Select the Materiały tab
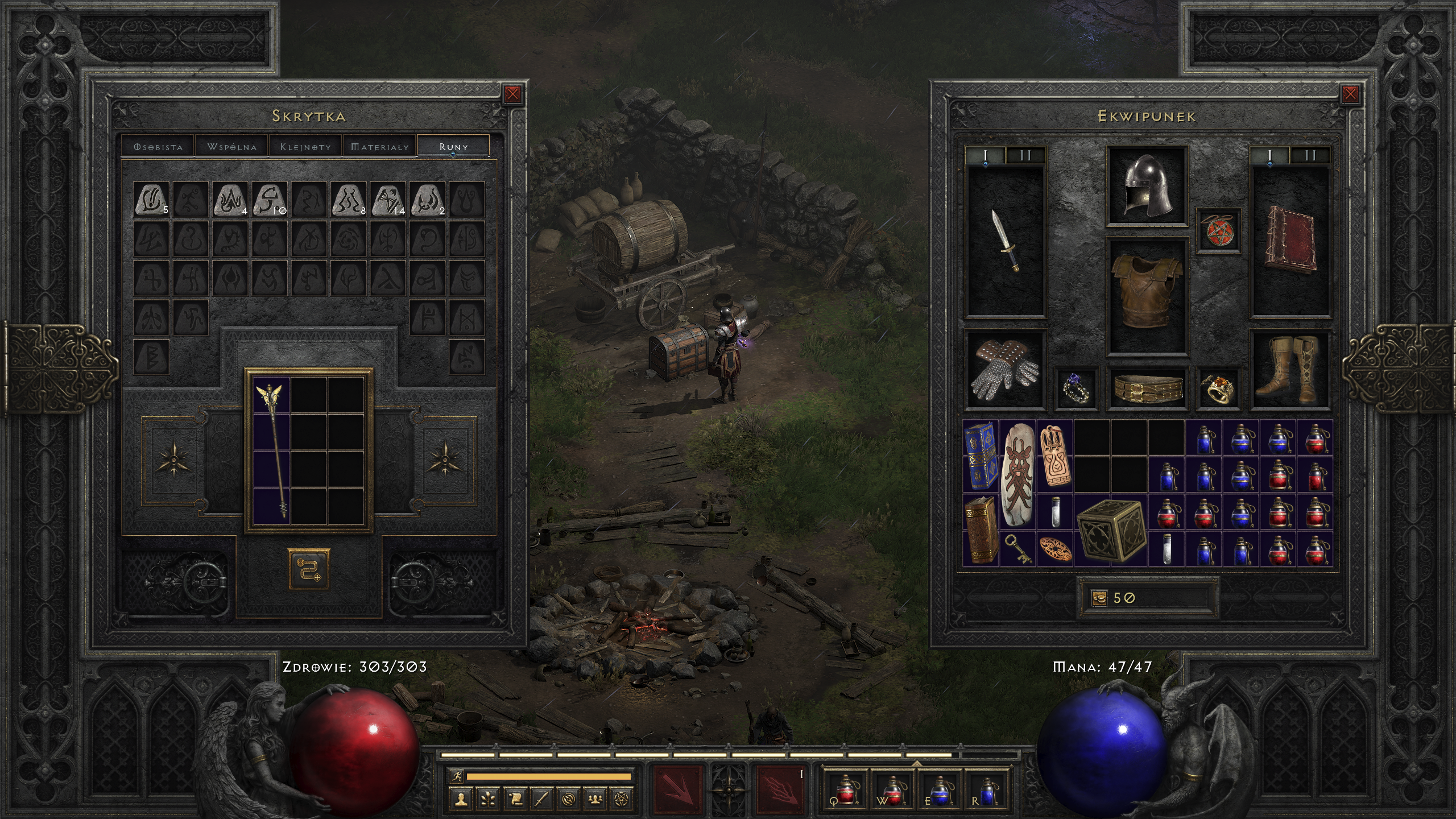The height and width of the screenshot is (819, 1456). 380,147
